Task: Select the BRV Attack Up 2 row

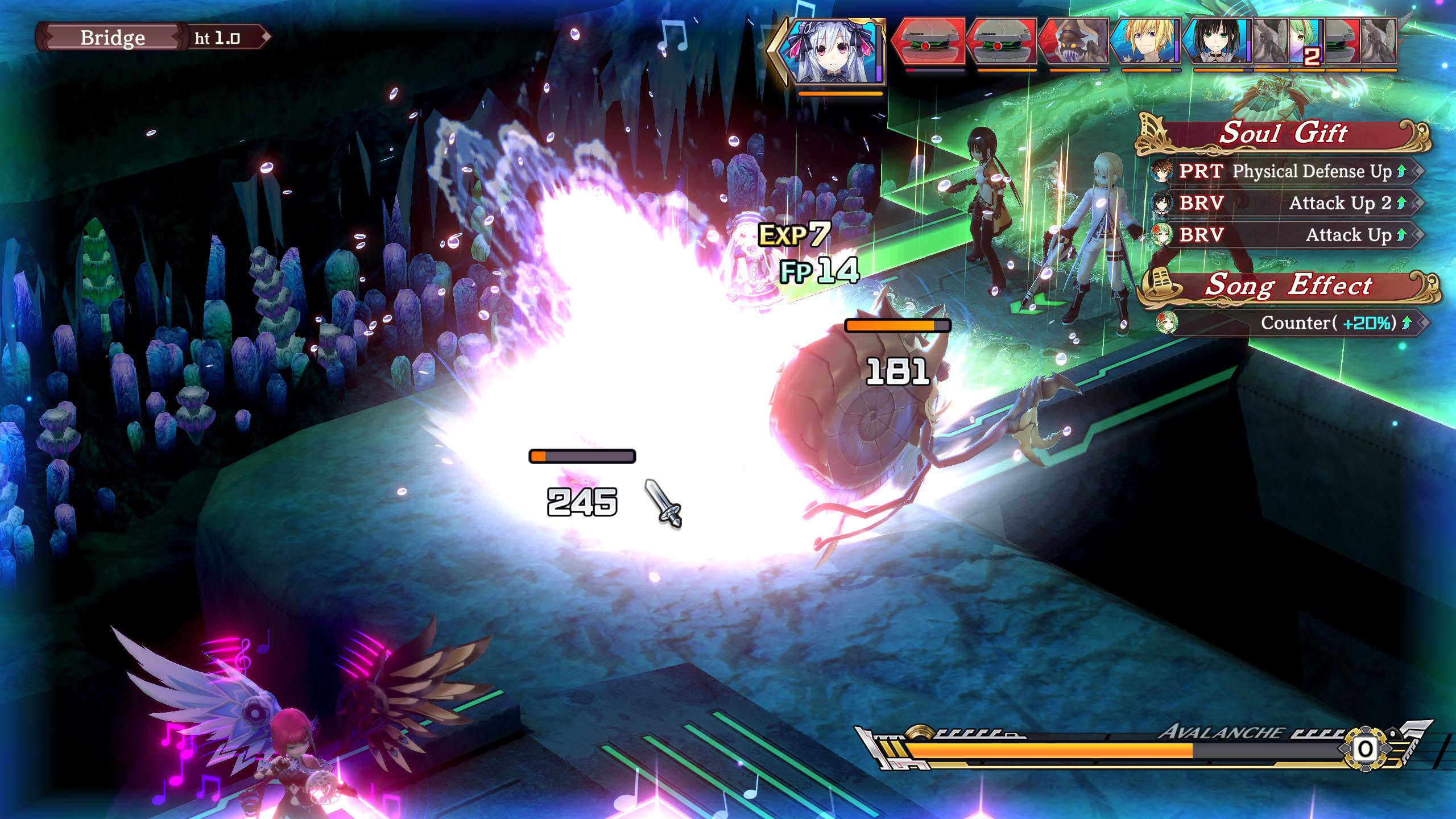Action: (x=1284, y=203)
